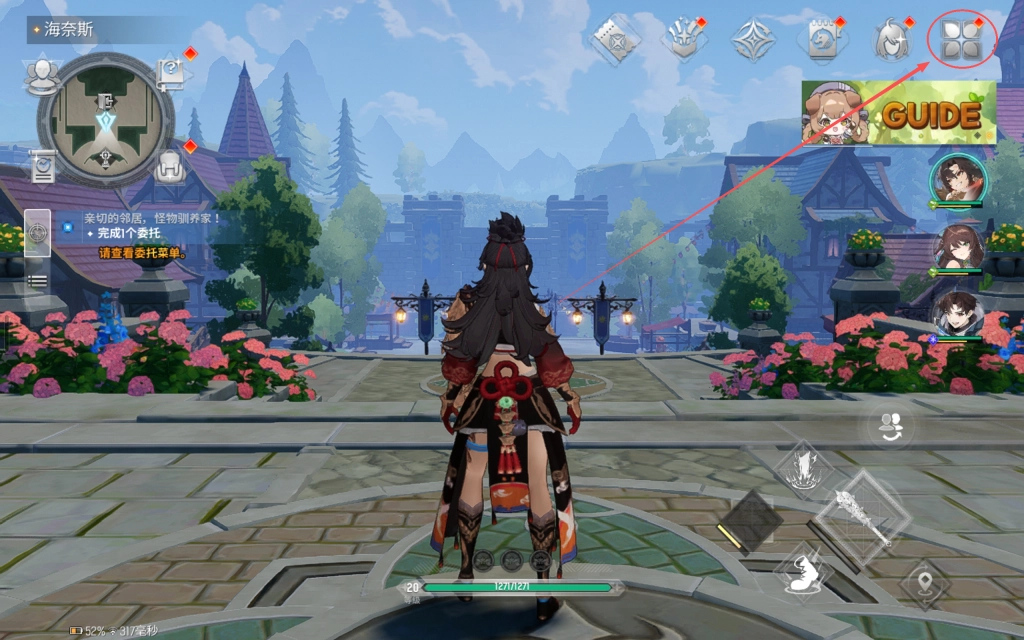Open the friends icon beside the minimap
Viewport: 1024px width, 640px height.
tap(43, 73)
